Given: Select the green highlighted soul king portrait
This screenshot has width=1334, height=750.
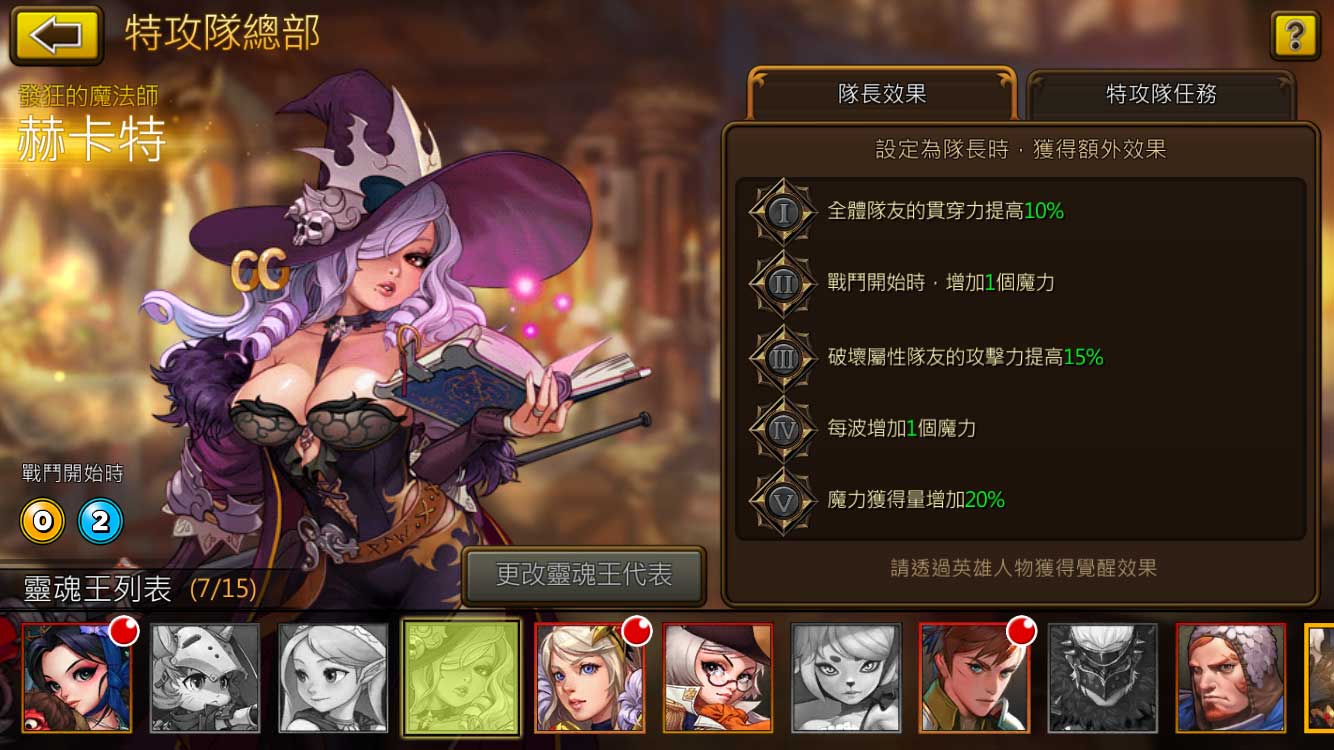Looking at the screenshot, I should [461, 678].
